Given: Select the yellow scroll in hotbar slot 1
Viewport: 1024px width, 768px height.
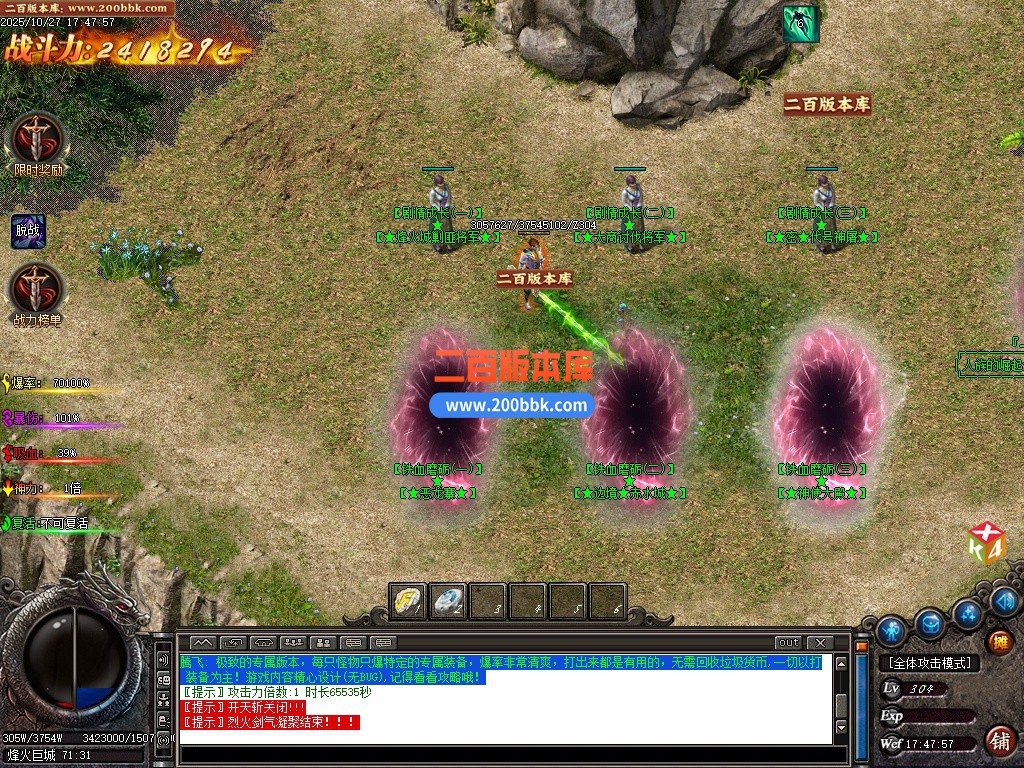Looking at the screenshot, I should coord(408,601).
